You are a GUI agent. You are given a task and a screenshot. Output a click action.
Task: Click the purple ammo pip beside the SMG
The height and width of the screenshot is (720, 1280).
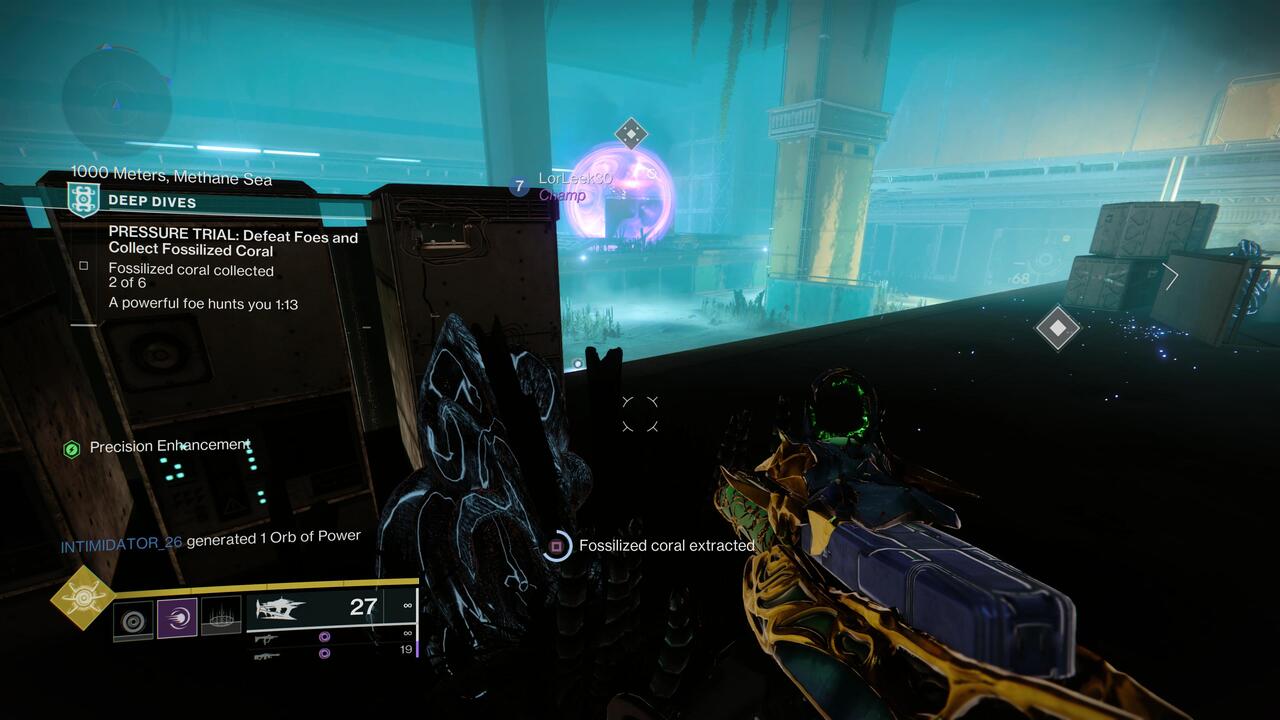click(323, 638)
